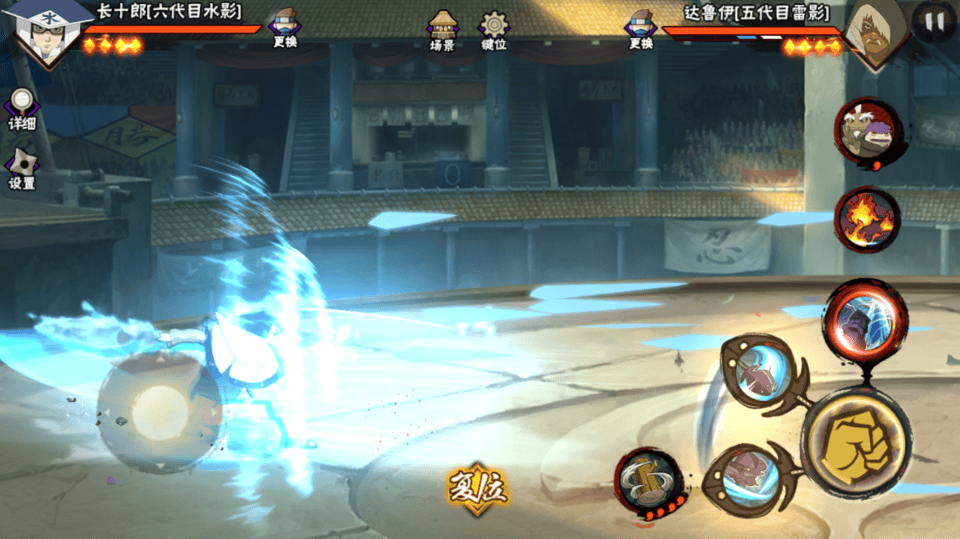
Task: Pause the match with the pause button
Action: point(934,21)
